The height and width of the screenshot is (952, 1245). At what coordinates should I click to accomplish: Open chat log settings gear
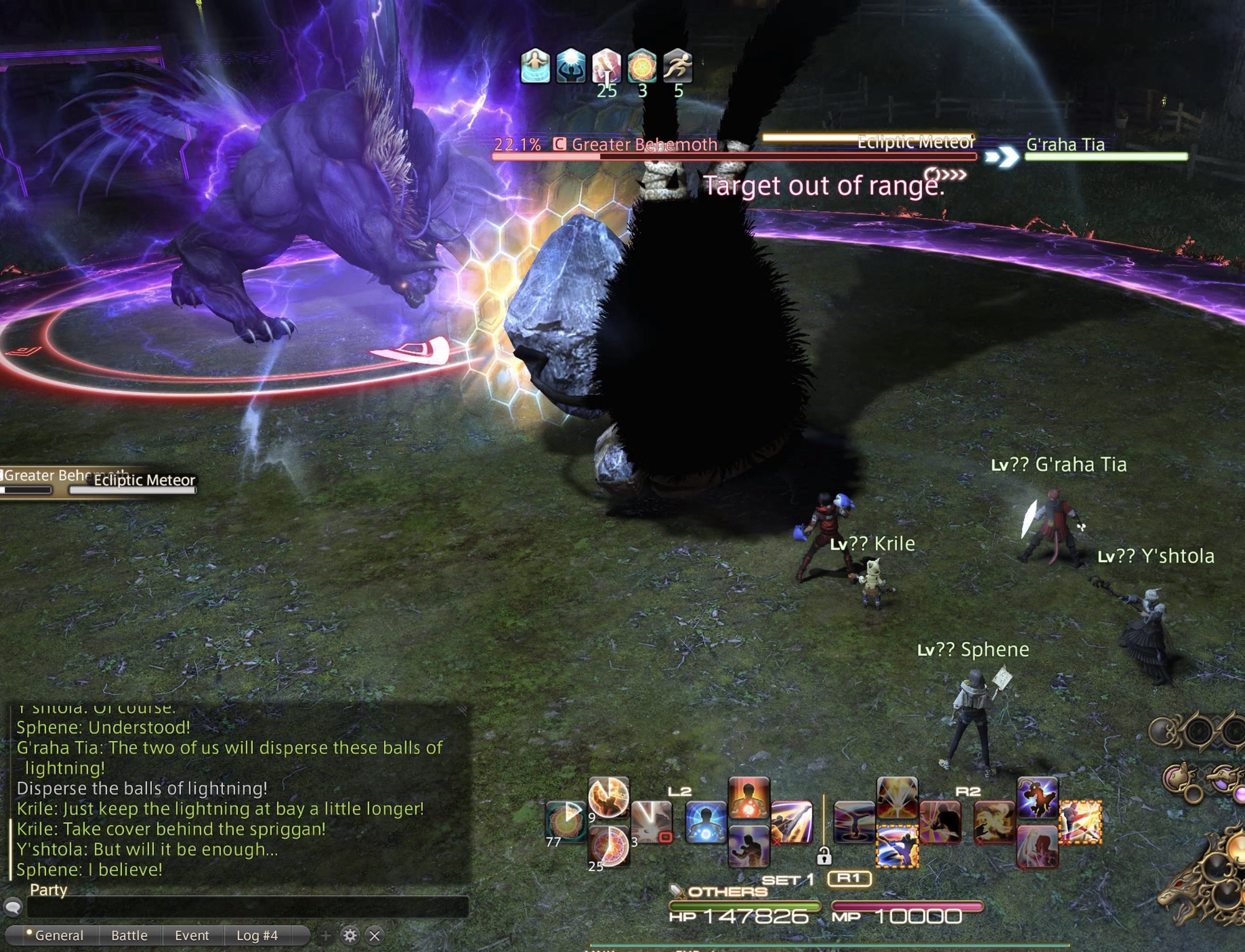(350, 935)
